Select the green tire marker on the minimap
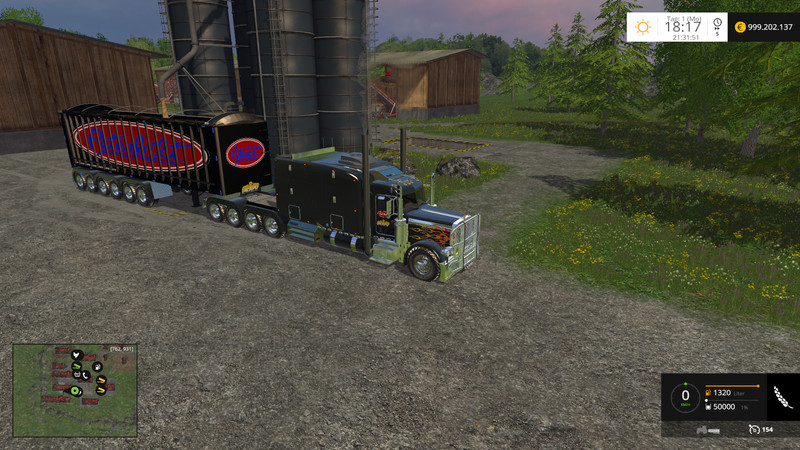Screen dimensions: 800x450 [x=75, y=390]
